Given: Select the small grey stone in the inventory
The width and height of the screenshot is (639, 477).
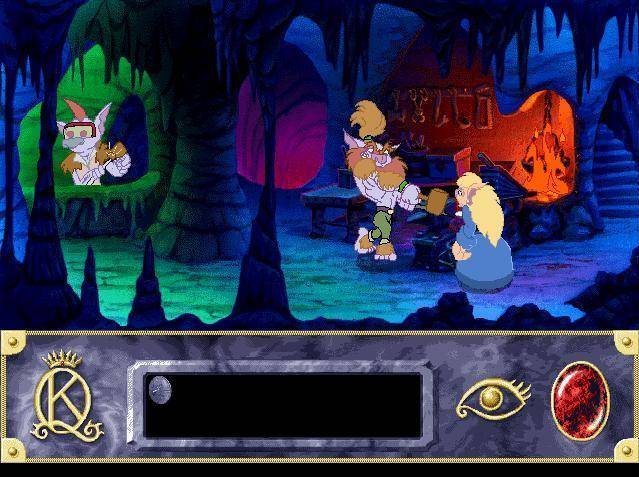Looking at the screenshot, I should tap(160, 388).
